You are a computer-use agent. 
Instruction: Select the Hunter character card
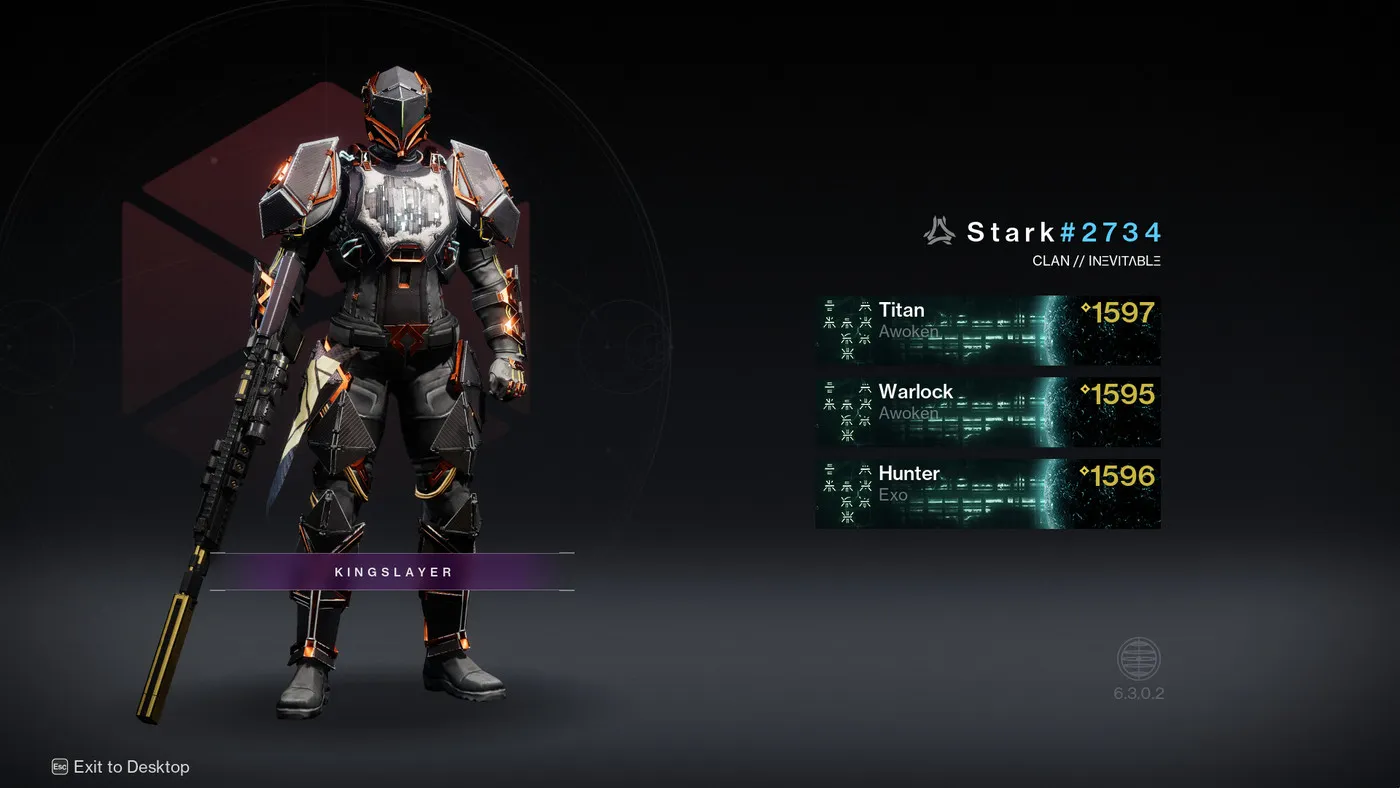(x=987, y=493)
